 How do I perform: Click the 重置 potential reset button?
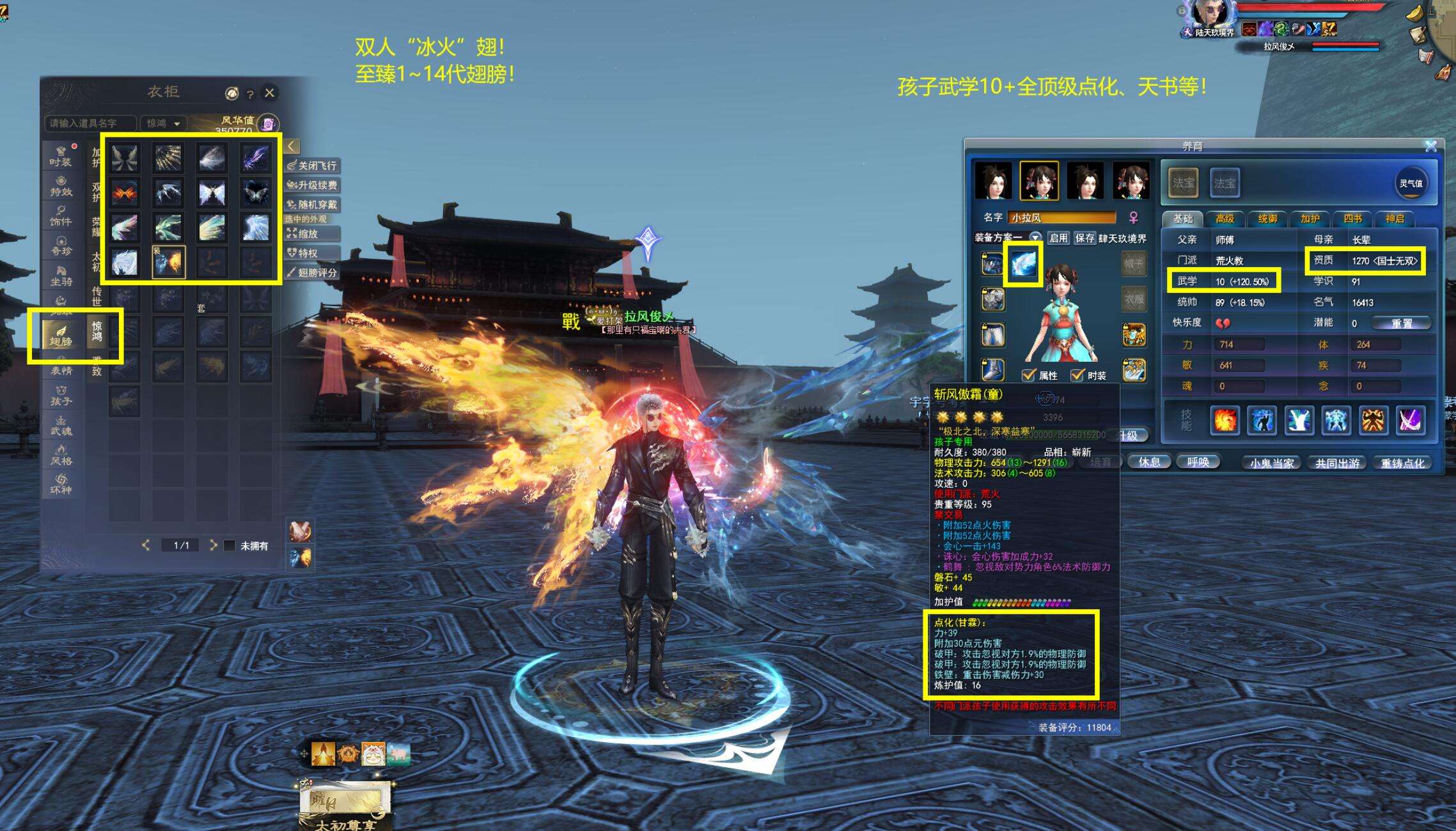1402,323
